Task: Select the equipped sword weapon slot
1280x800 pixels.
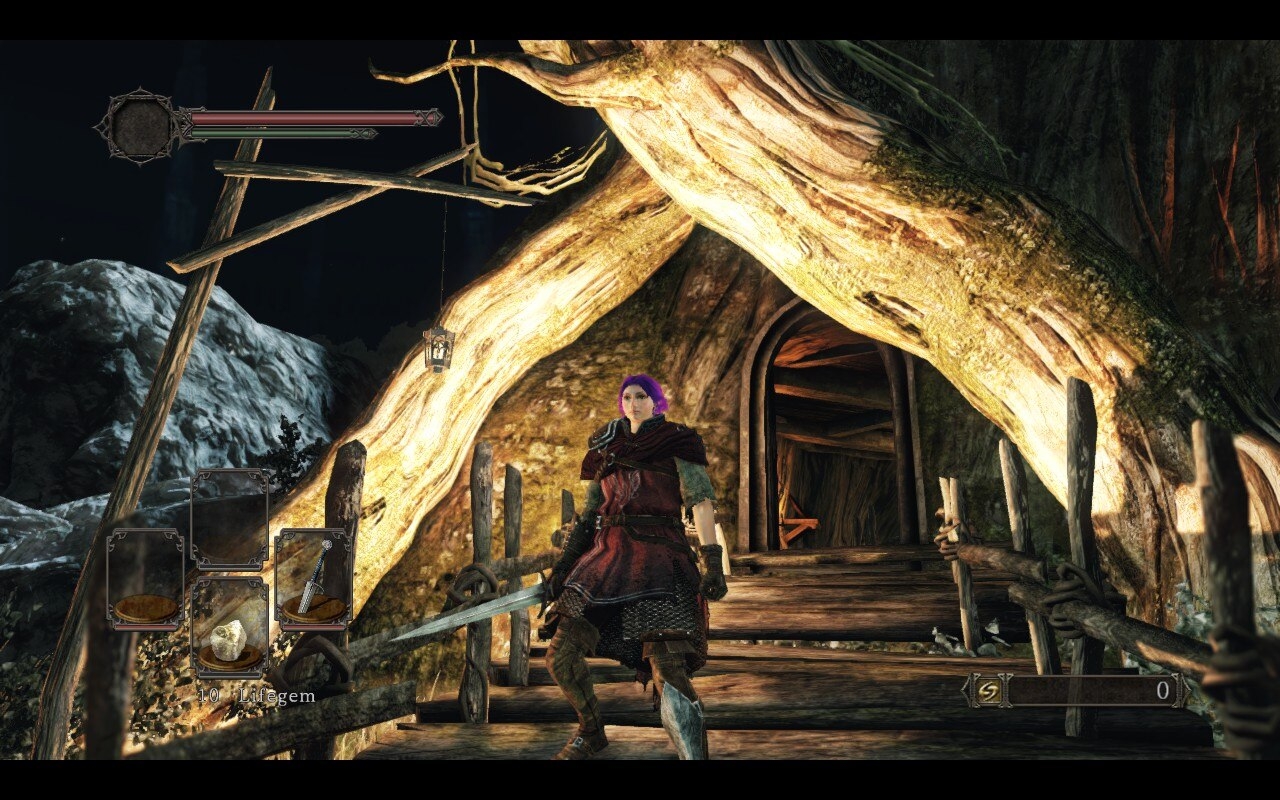Action: pos(312,580)
